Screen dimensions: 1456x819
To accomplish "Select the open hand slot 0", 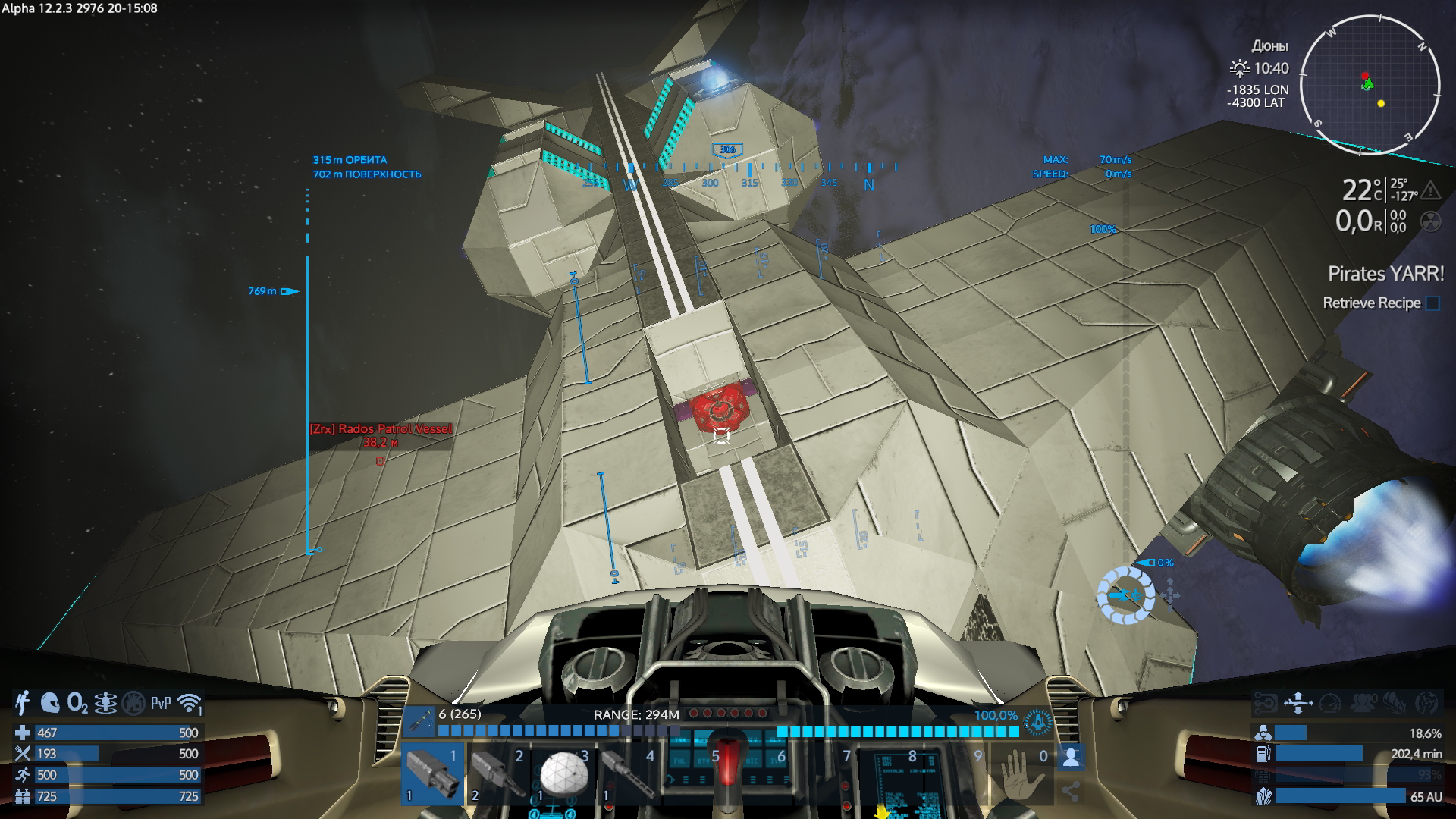I will click(1021, 773).
